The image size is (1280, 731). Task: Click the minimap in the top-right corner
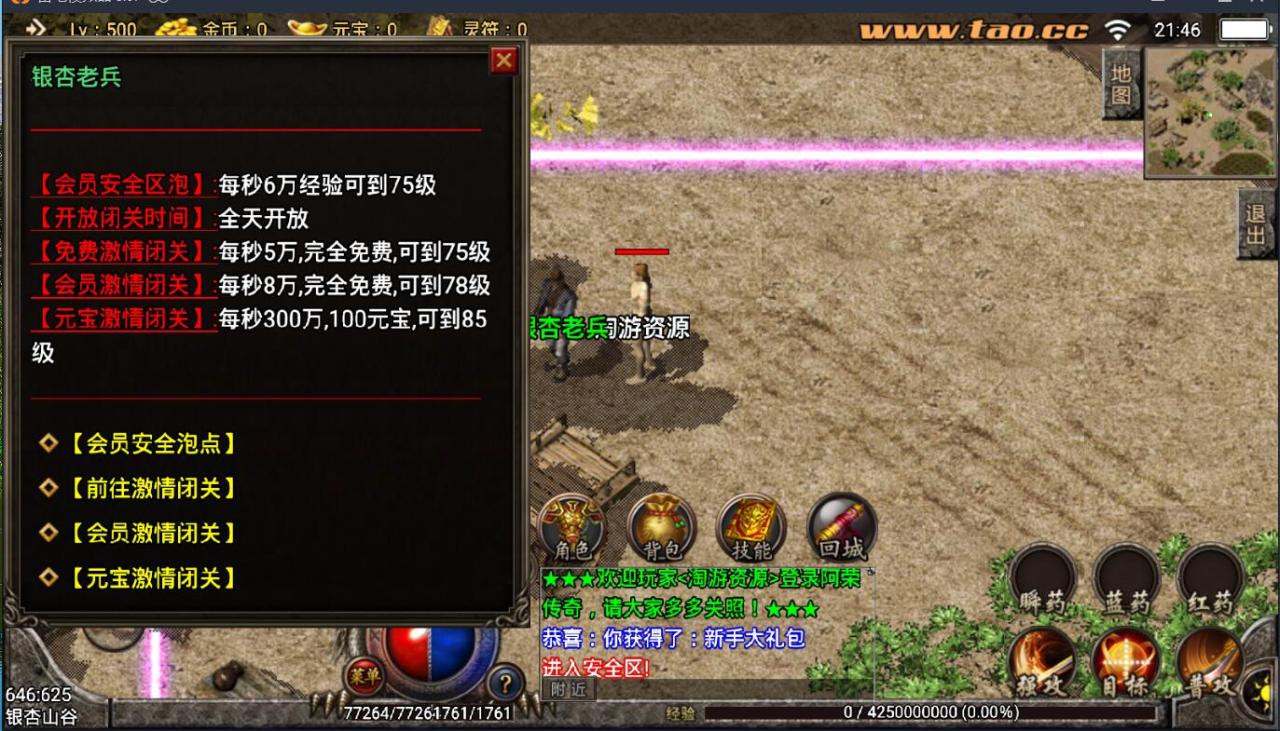click(x=1210, y=110)
